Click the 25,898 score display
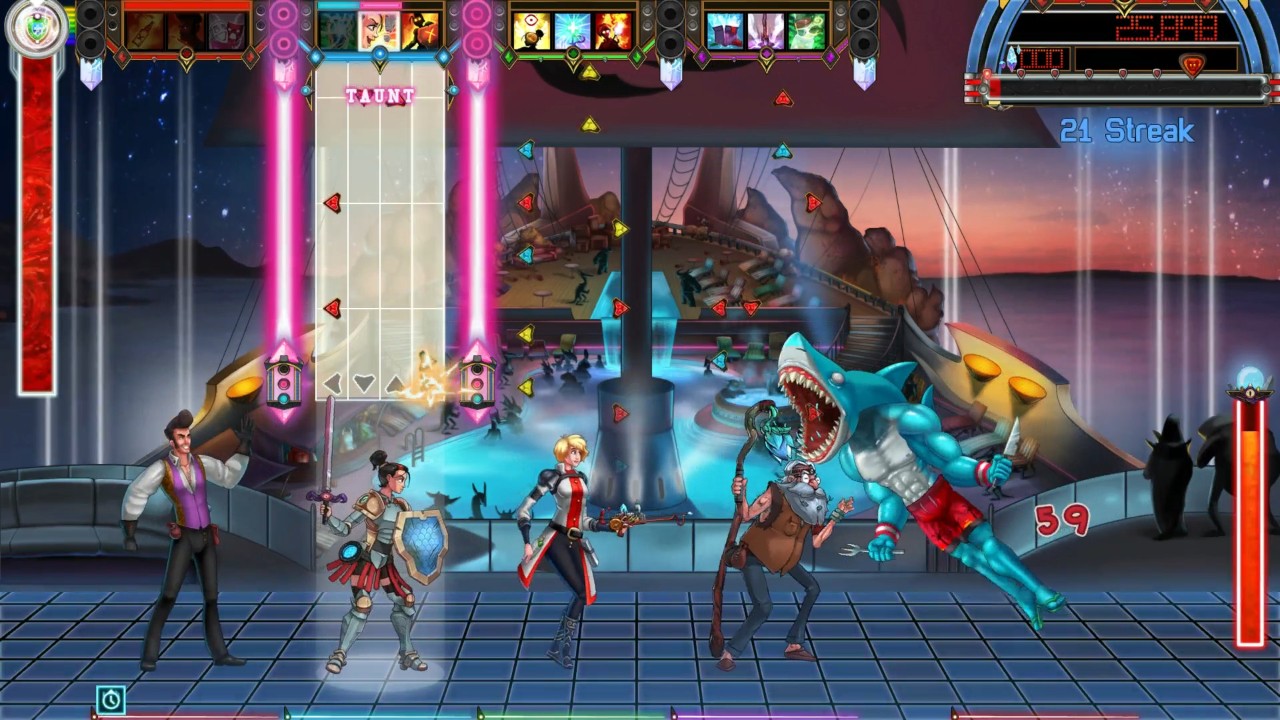Screen dimensions: 1280x720 (x=1167, y=28)
